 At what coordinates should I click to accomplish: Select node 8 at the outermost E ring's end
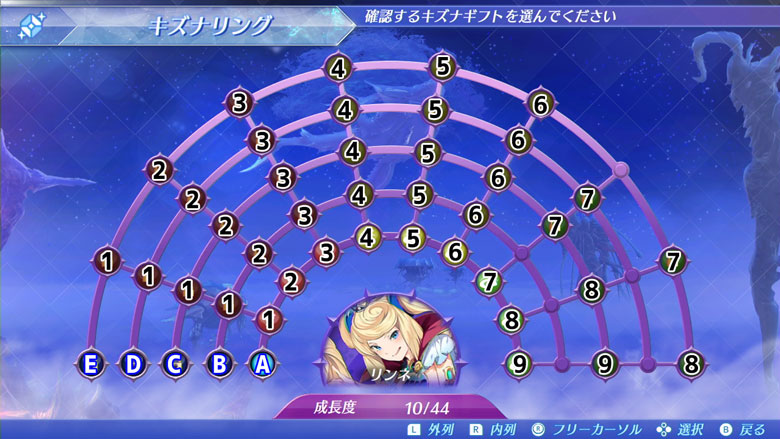point(690,363)
